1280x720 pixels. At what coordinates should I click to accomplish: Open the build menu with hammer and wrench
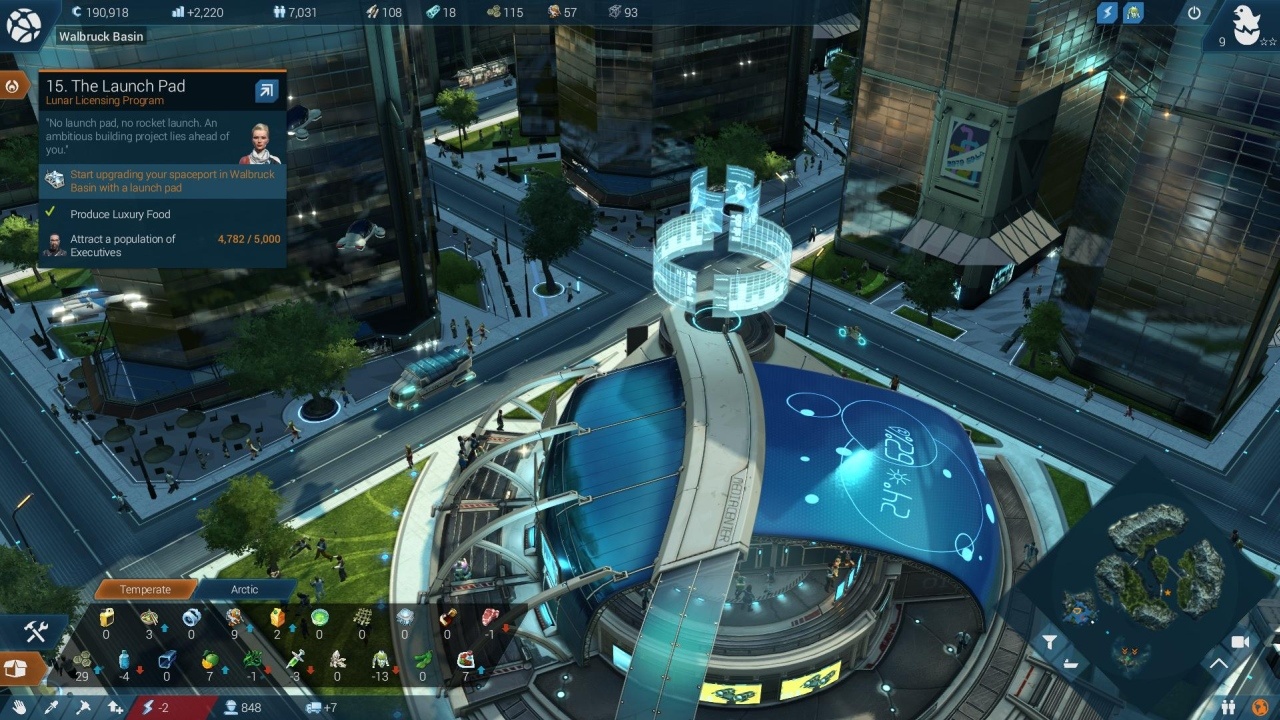[x=36, y=631]
